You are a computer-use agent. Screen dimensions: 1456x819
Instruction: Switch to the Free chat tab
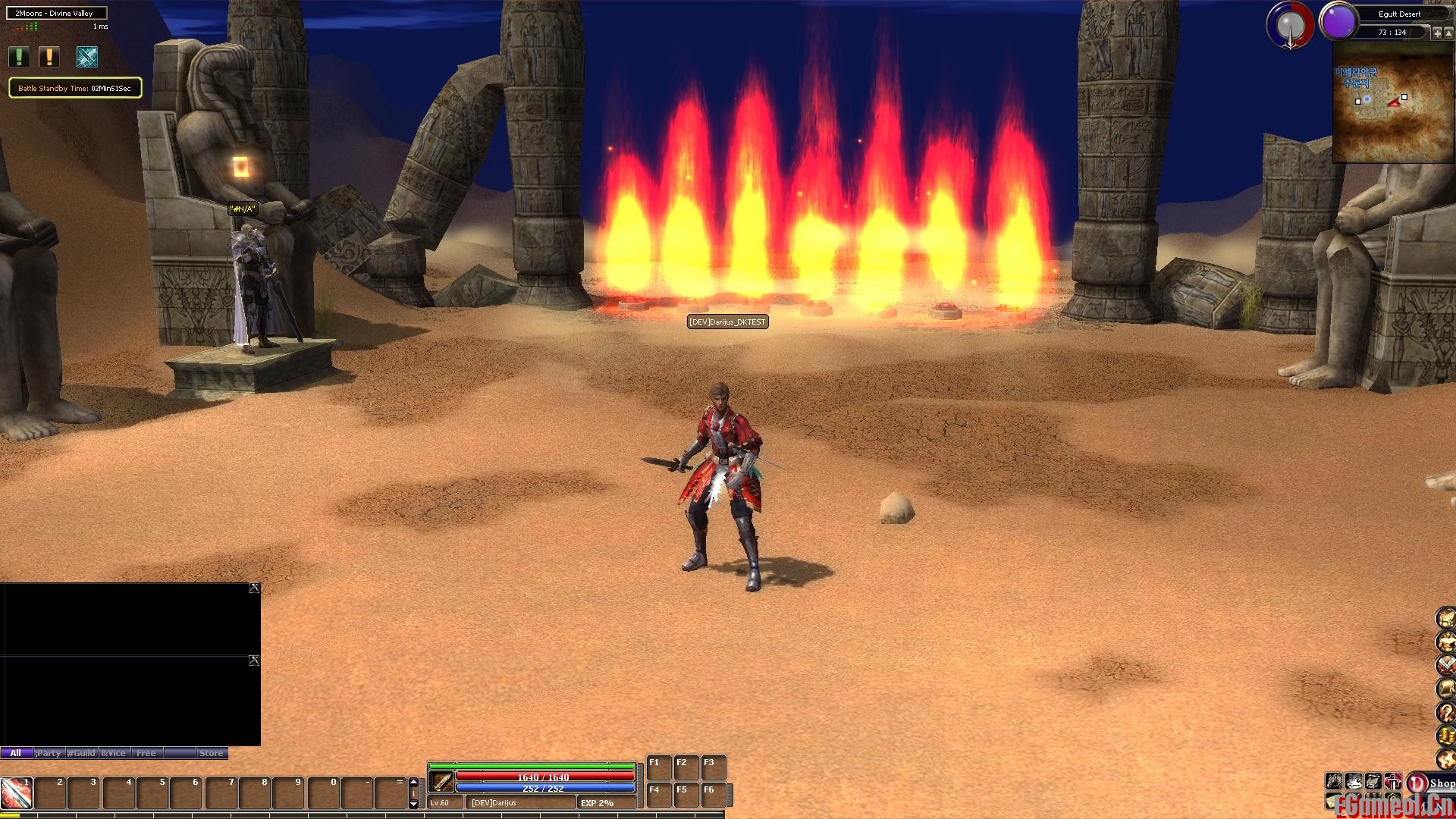(146, 753)
